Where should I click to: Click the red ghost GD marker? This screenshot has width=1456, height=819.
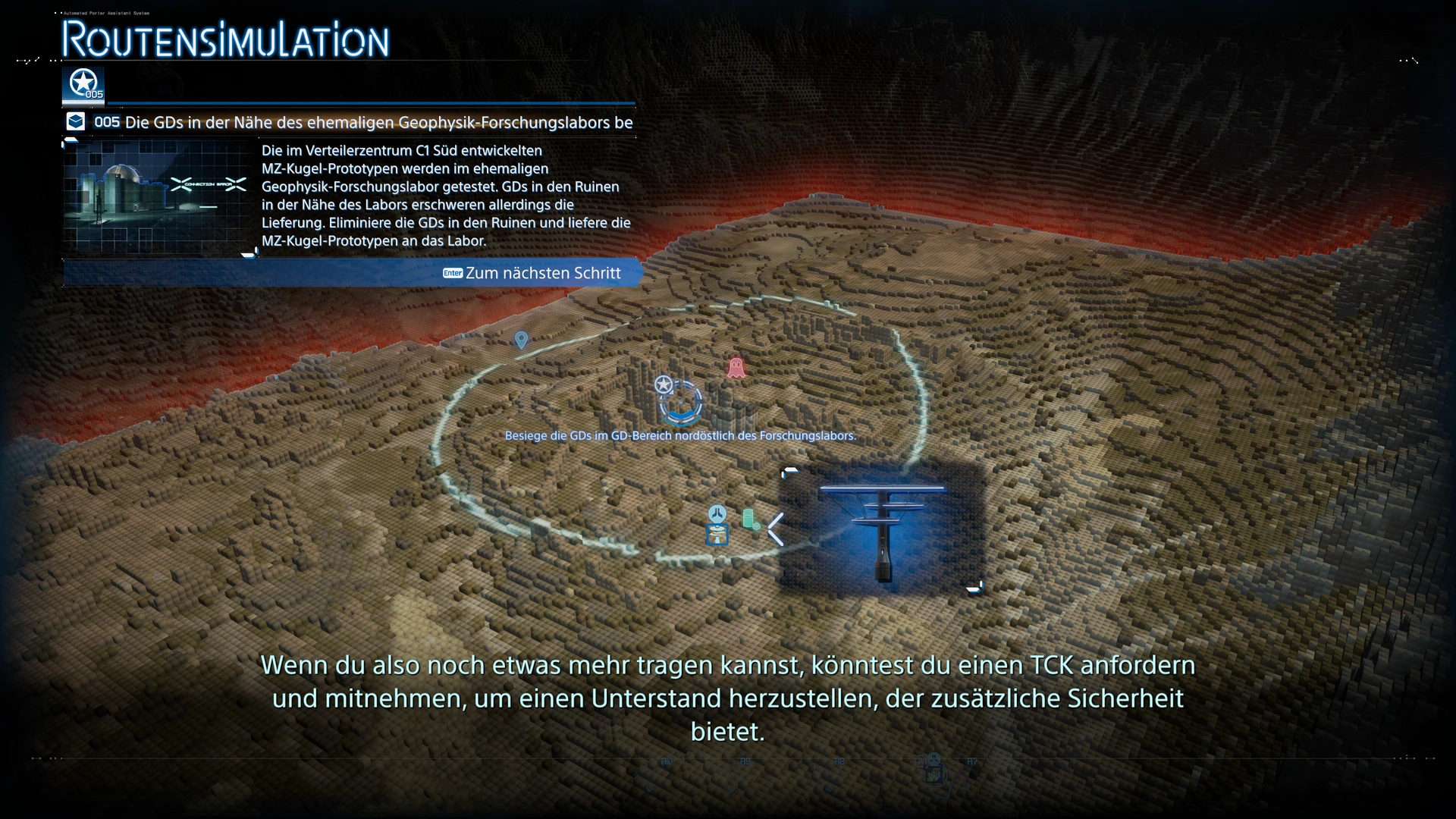point(736,369)
